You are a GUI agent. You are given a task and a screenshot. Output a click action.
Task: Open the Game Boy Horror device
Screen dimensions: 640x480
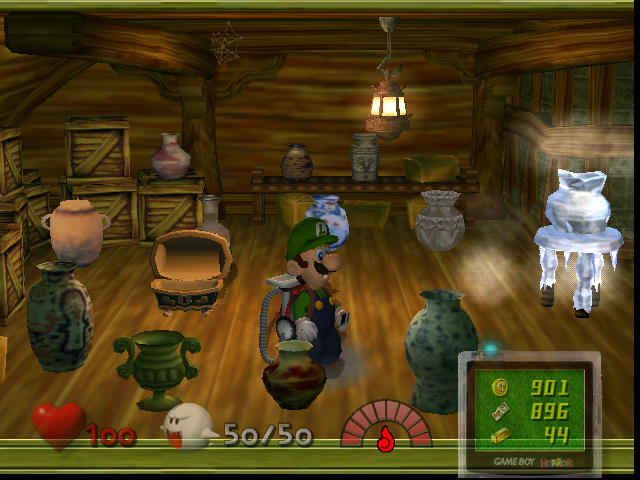tap(530, 412)
